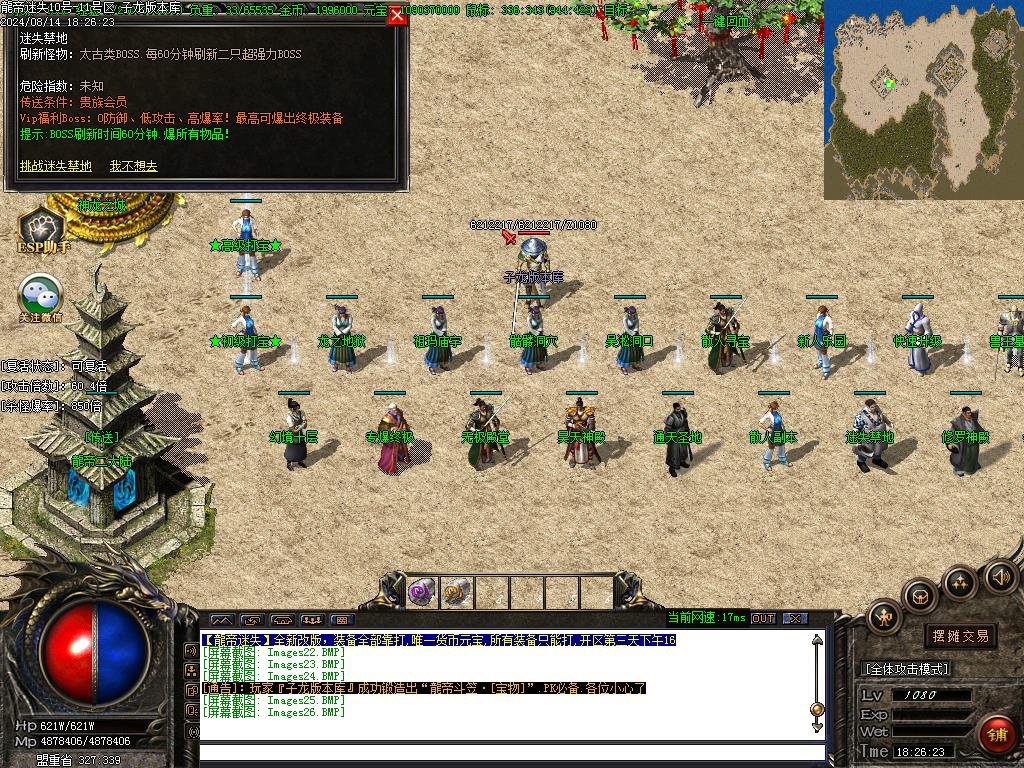1024x768 pixels.
Task: Close the 迷失禁地 dialog with red X
Action: click(397, 15)
